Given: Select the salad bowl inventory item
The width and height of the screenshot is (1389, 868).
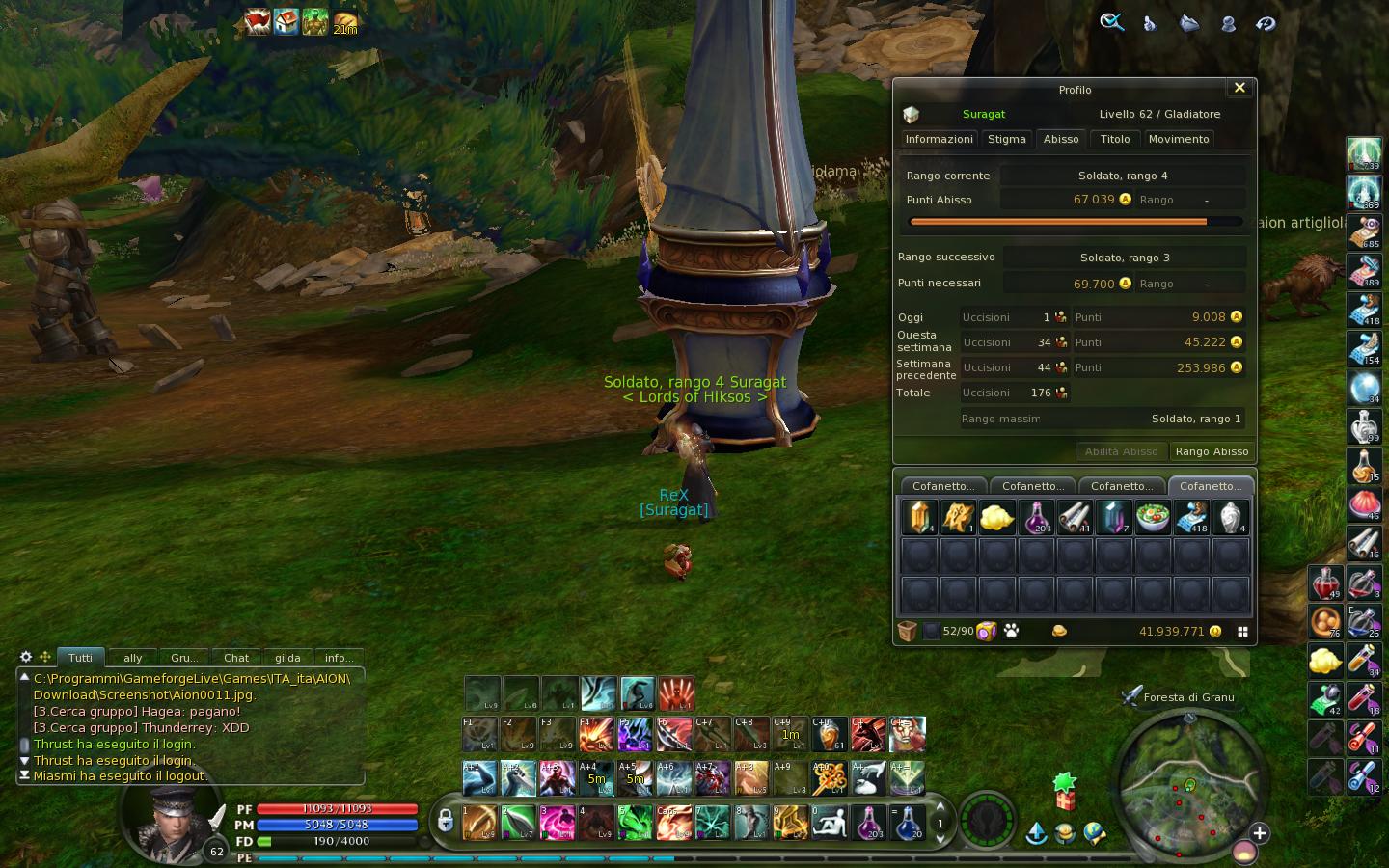Looking at the screenshot, I should click(1153, 518).
